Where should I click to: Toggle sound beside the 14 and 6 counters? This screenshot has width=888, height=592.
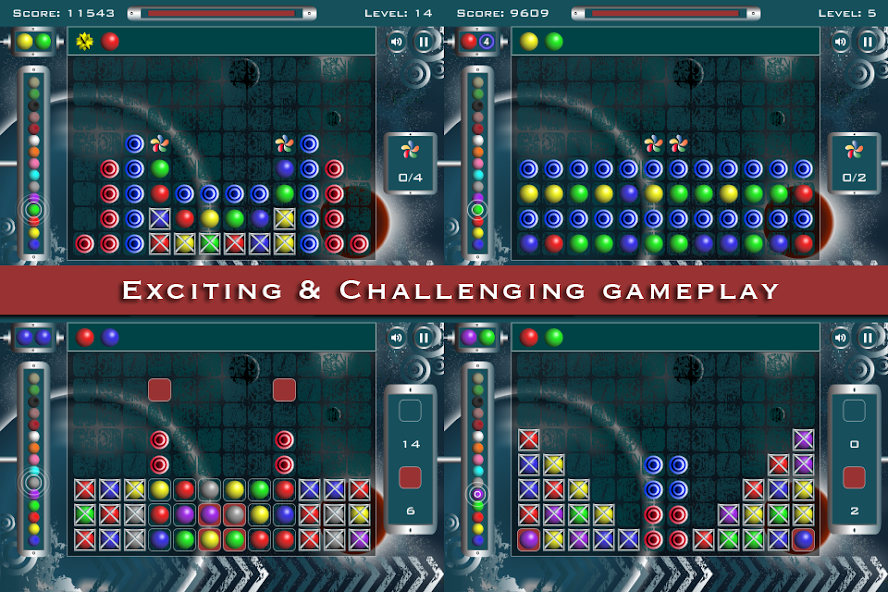(397, 338)
